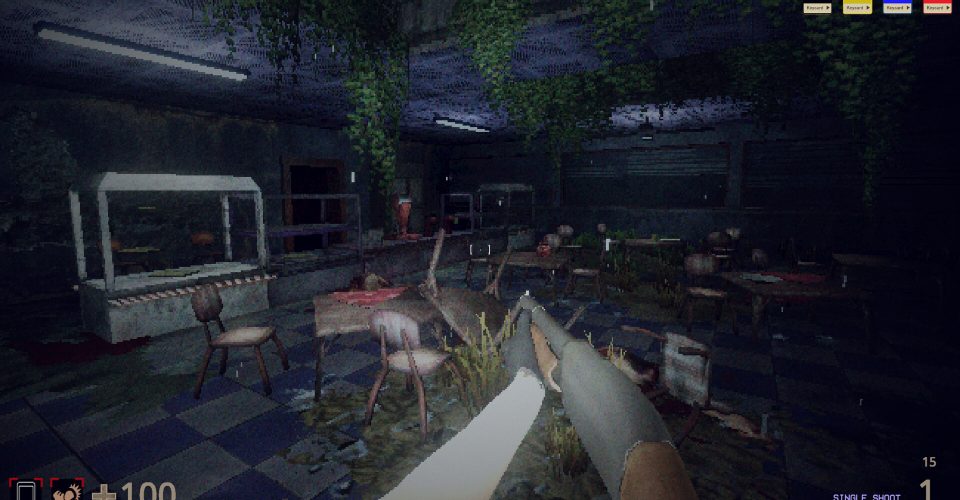Select the blue Keycard indicator
Screen dimensions: 960x500
tap(897, 8)
